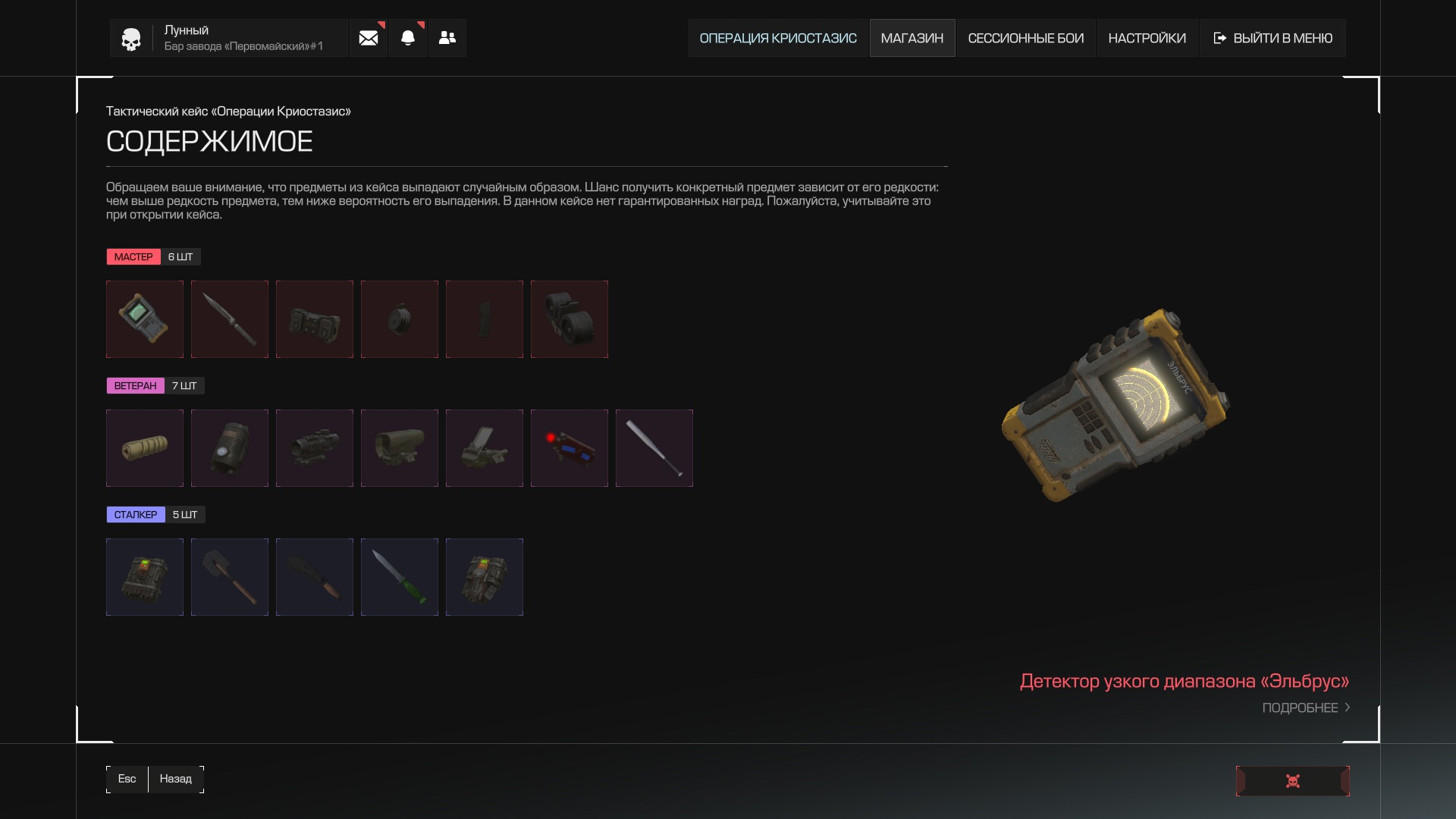Select the drum magazine master item
The image size is (1456, 819).
point(570,319)
